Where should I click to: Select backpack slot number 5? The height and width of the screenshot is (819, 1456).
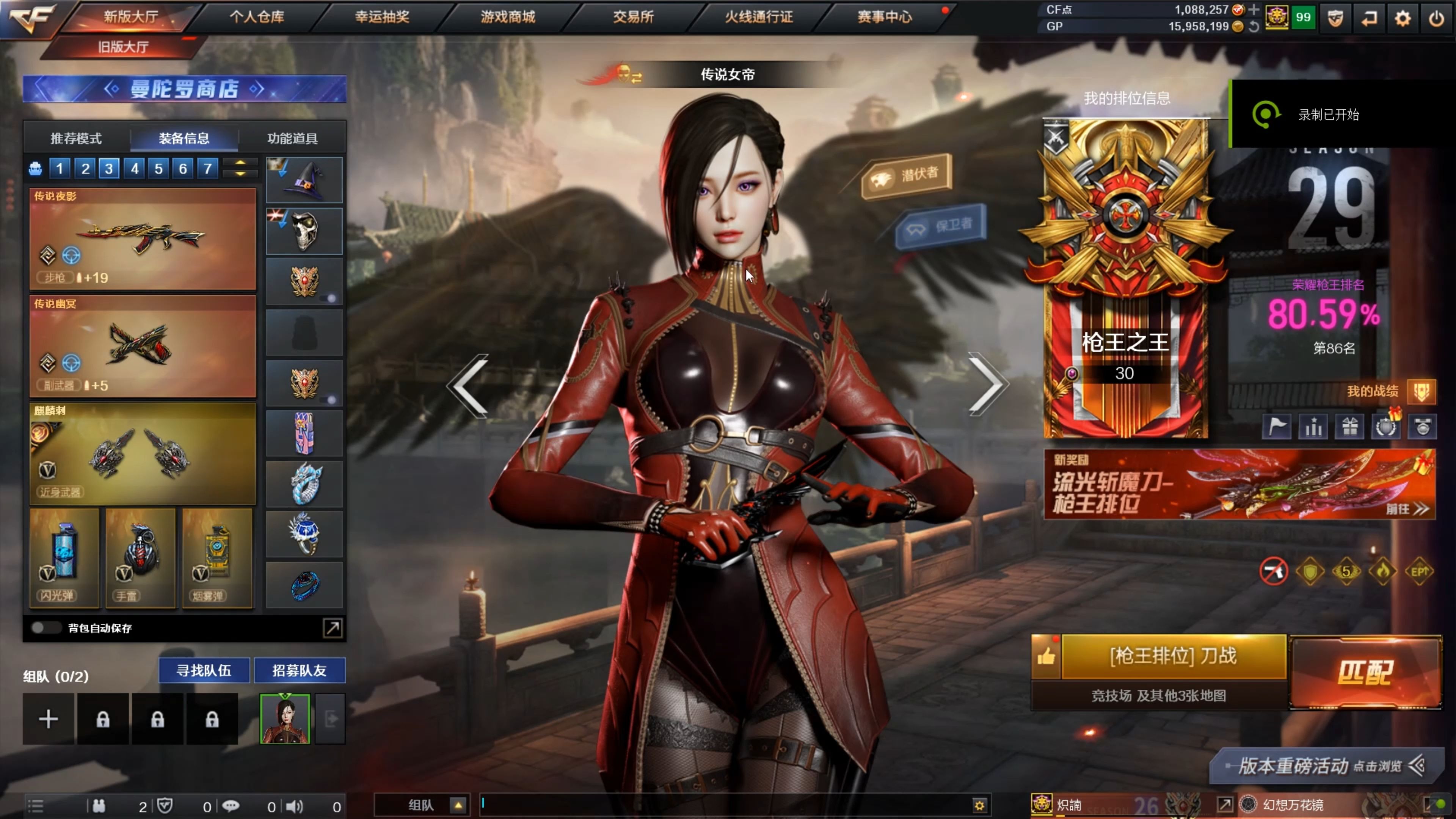coord(158,168)
